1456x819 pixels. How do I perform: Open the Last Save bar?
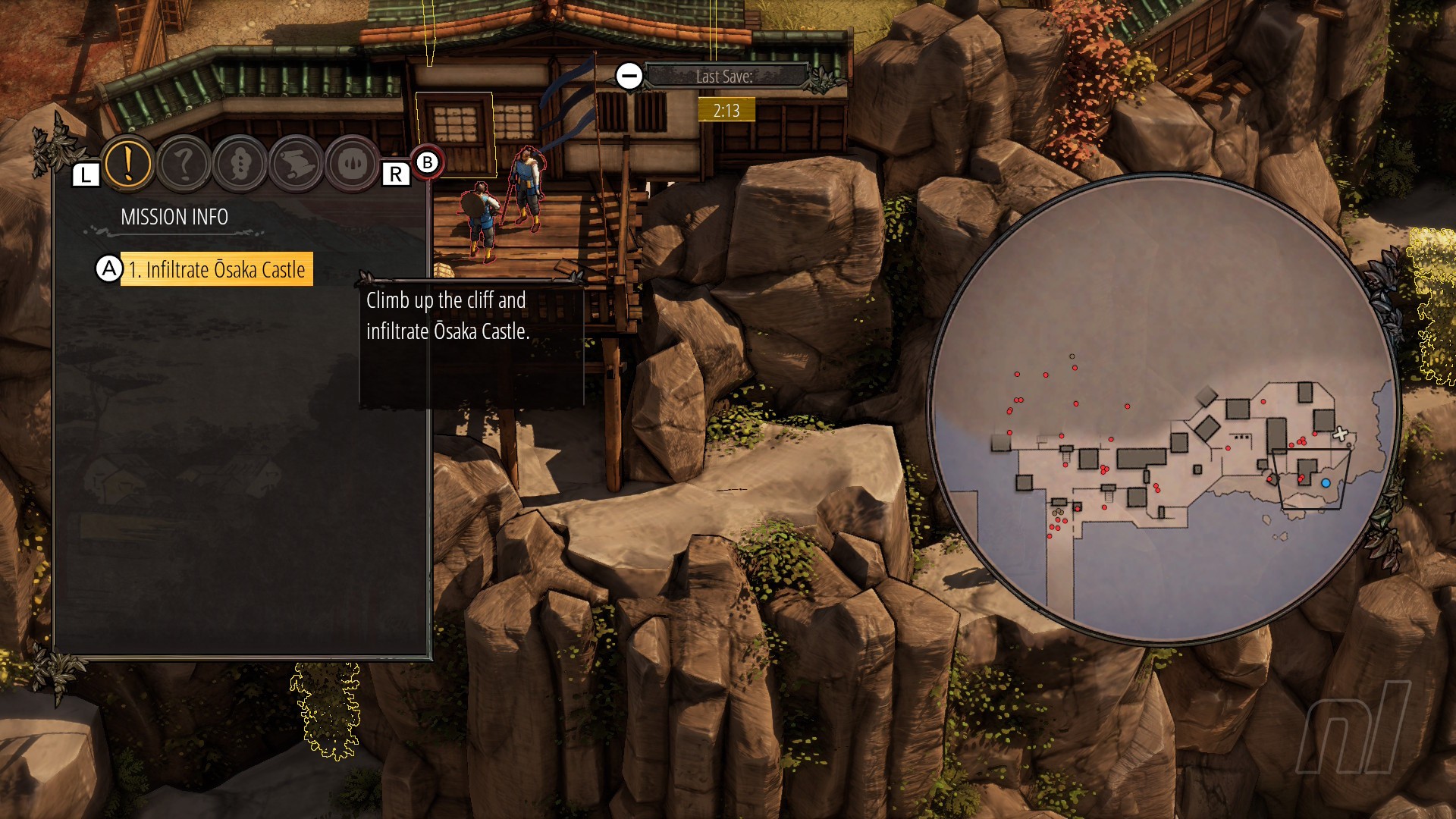point(725,77)
